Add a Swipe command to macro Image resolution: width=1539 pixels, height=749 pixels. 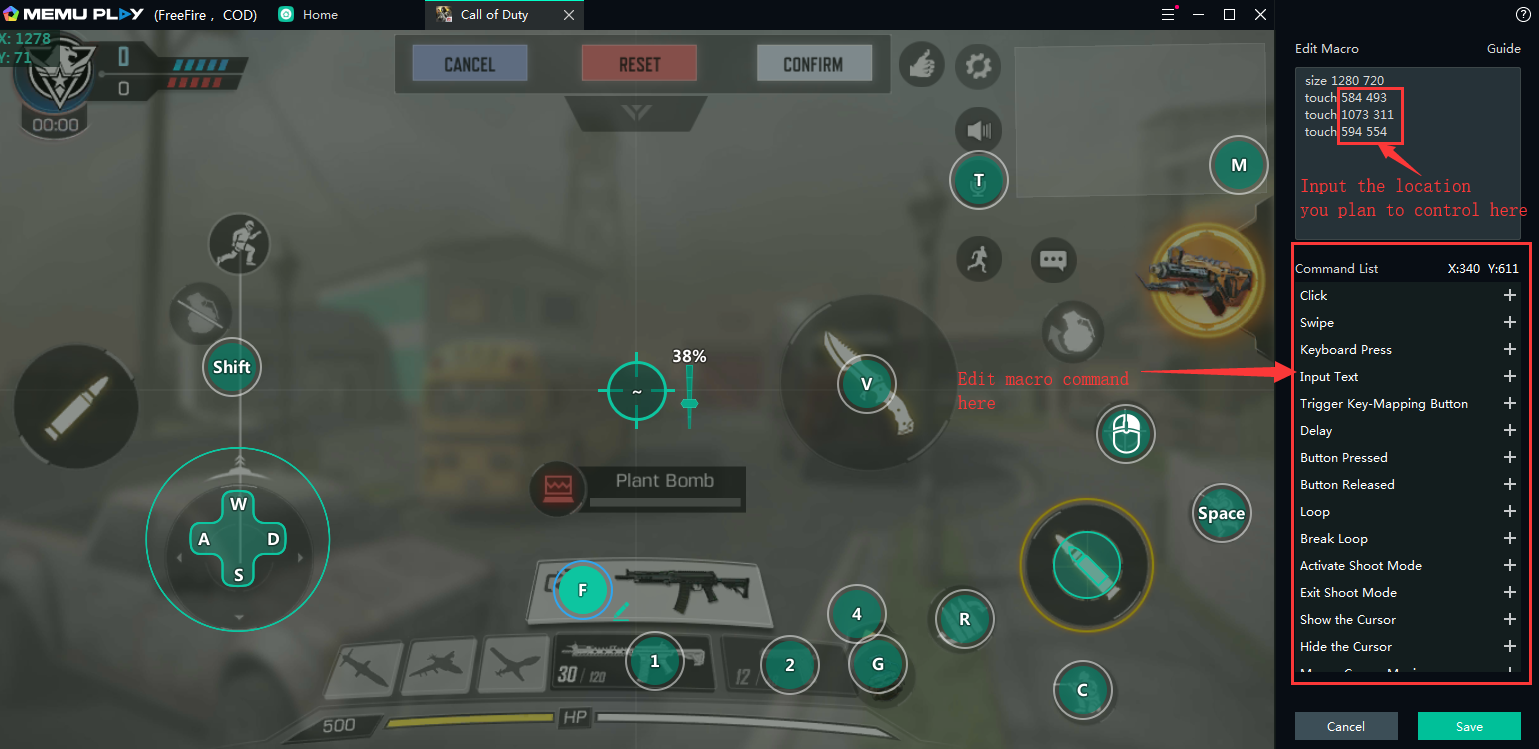click(x=1510, y=323)
